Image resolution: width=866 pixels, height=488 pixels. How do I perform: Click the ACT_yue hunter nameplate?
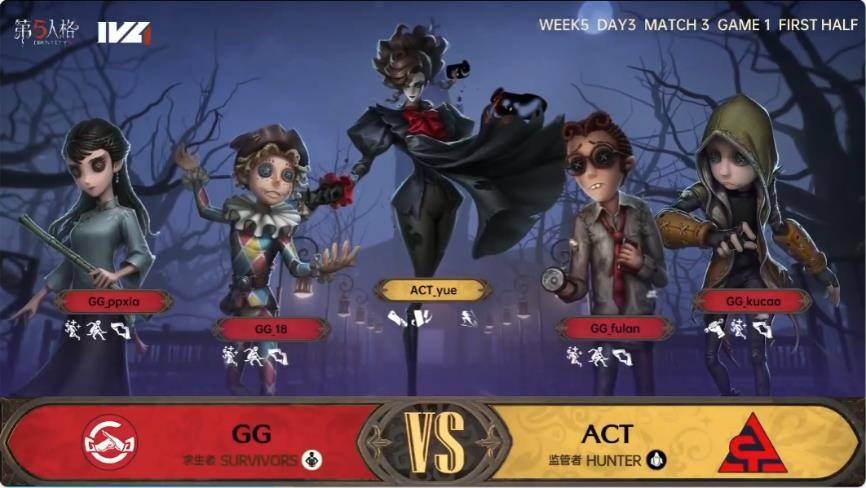(433, 290)
